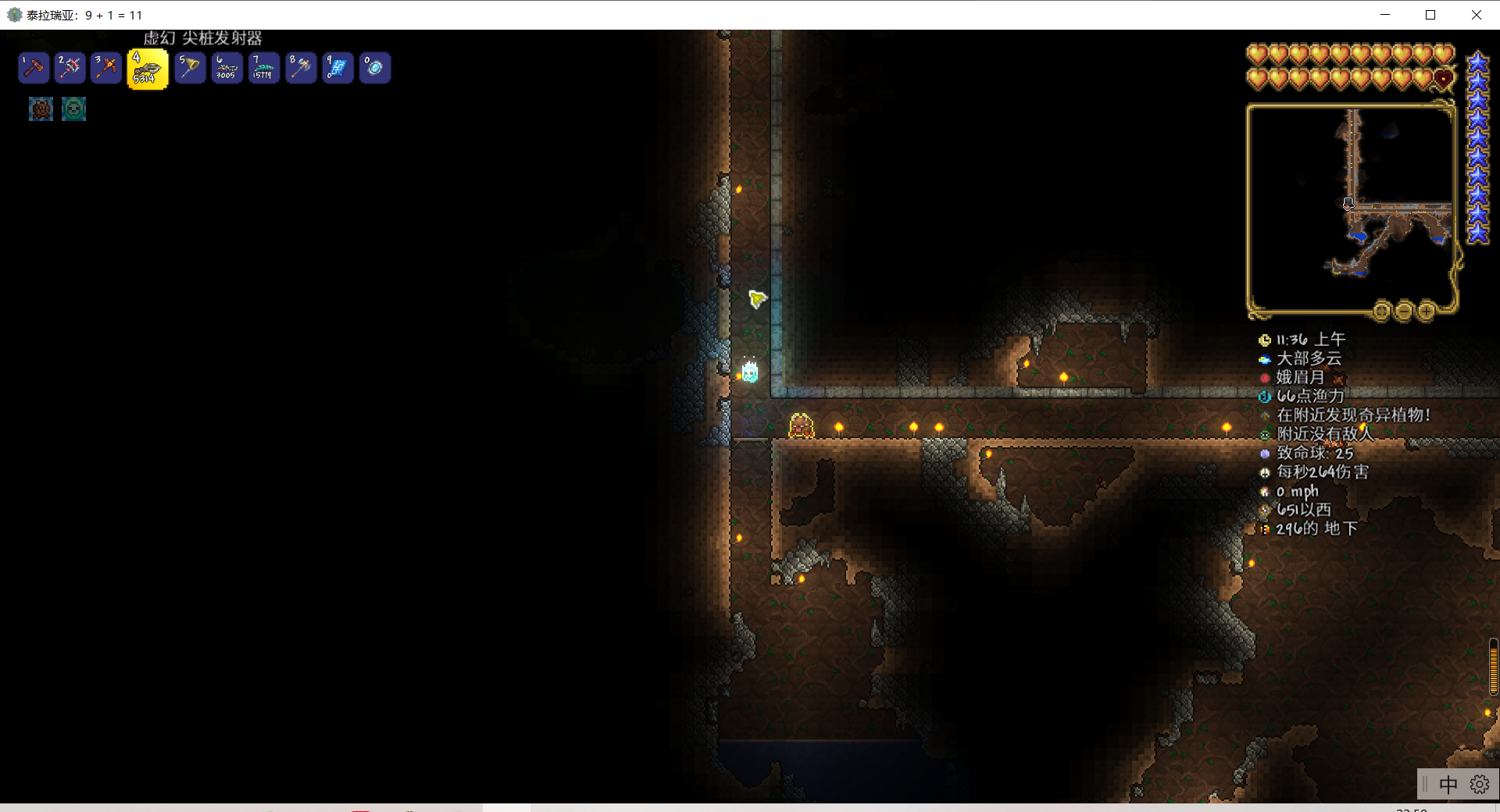The height and width of the screenshot is (812, 1500).
Task: Click the brown bear buff icon
Action: point(41,109)
